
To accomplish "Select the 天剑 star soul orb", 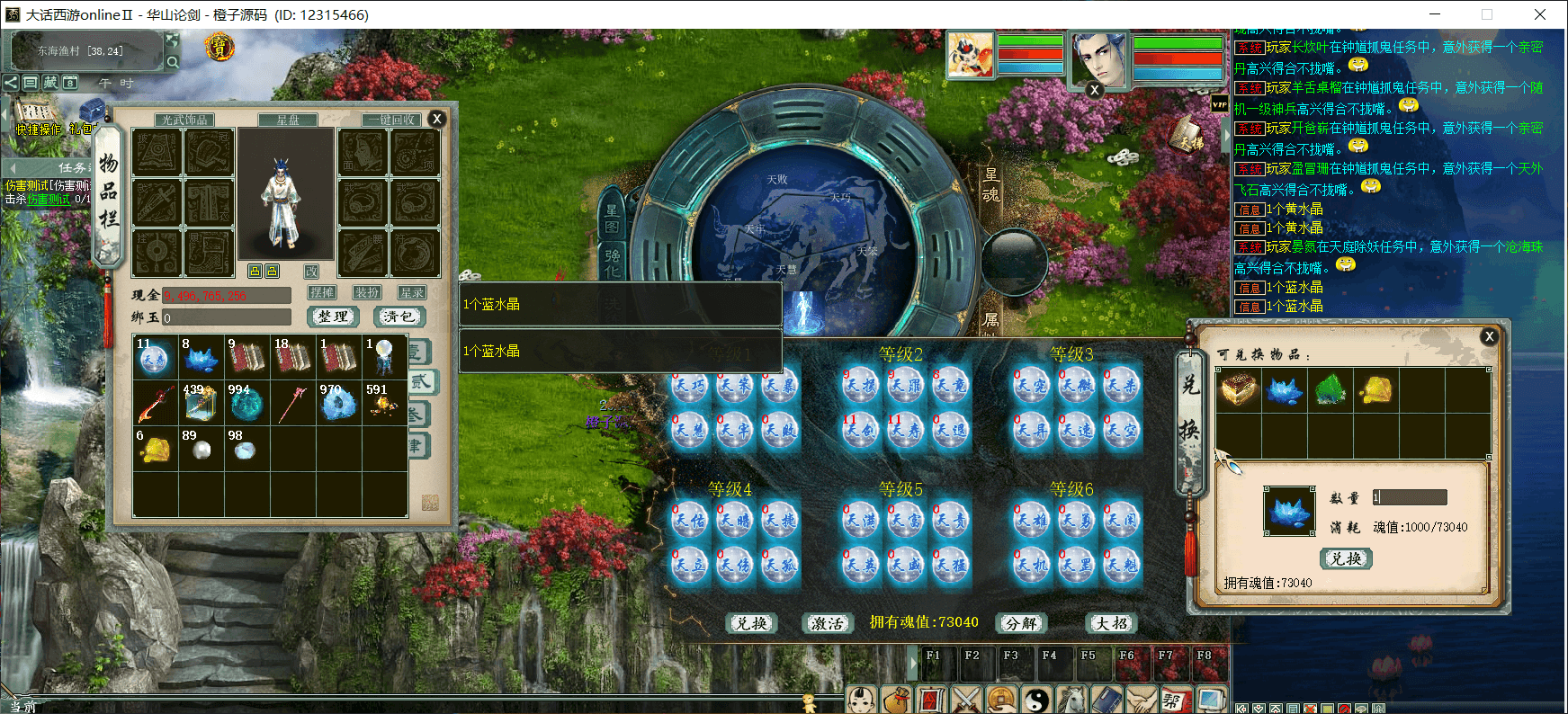I will [x=861, y=431].
